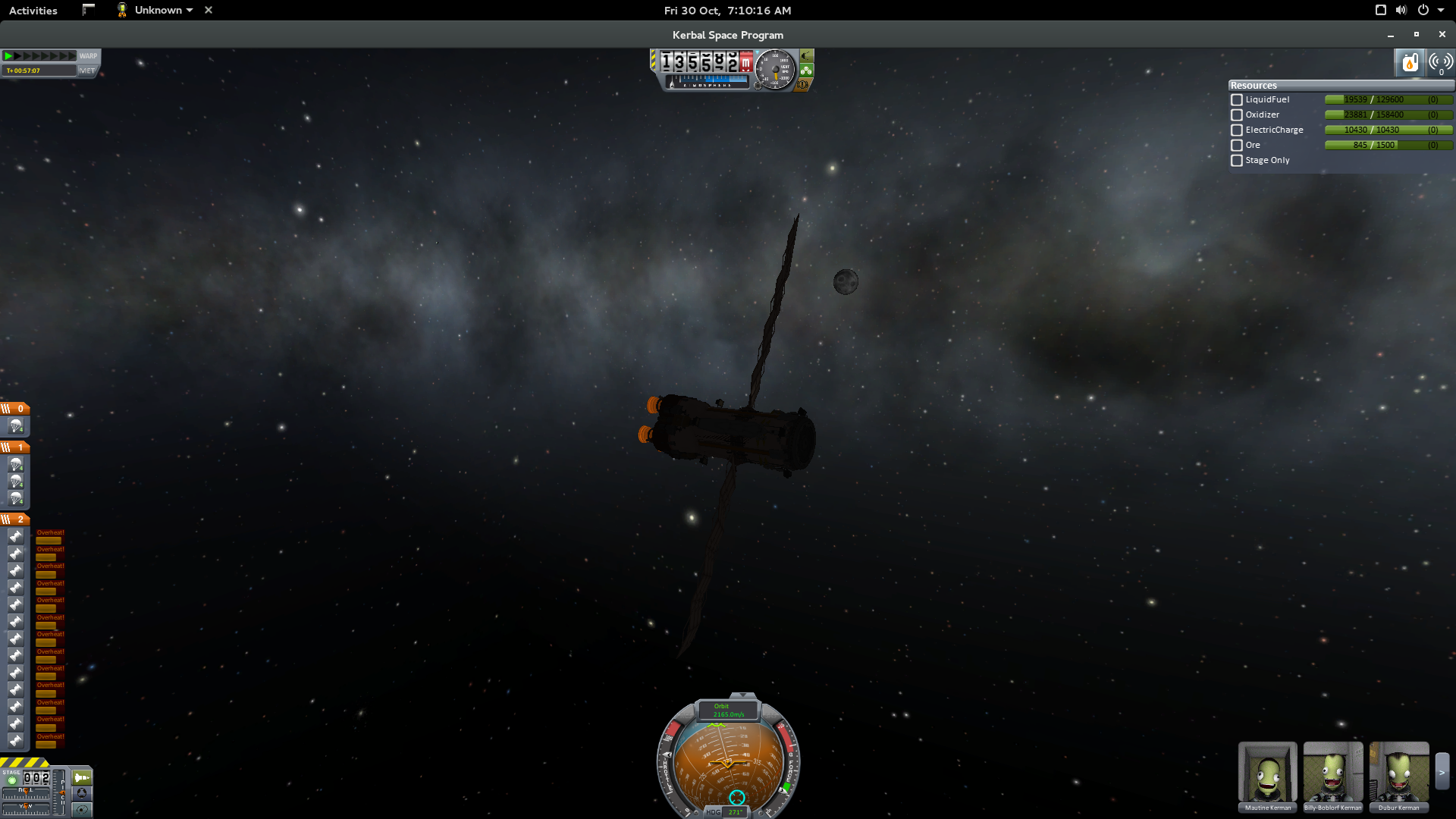Open the CommNet antenna display icon top right
Image resolution: width=1456 pixels, height=819 pixels.
pos(1439,63)
